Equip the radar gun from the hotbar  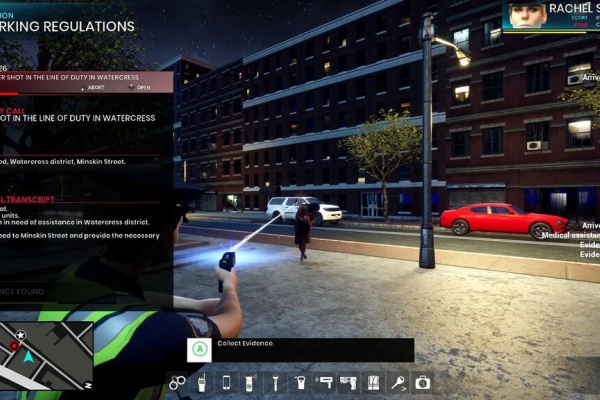324,382
